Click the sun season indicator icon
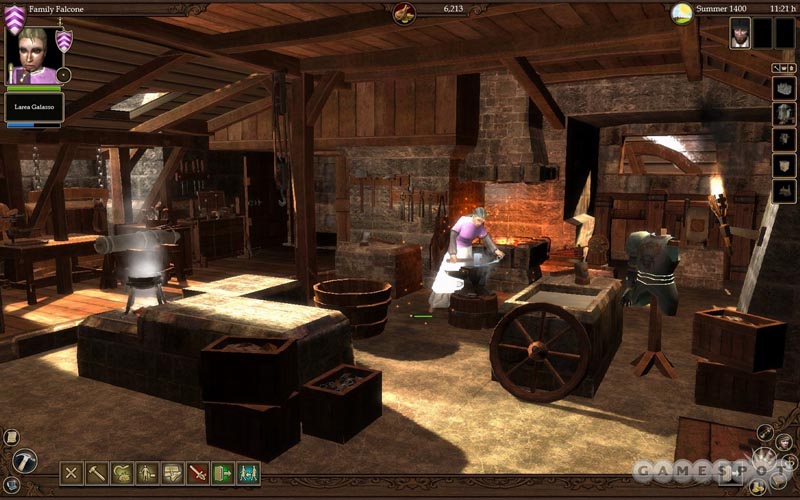 [683, 13]
